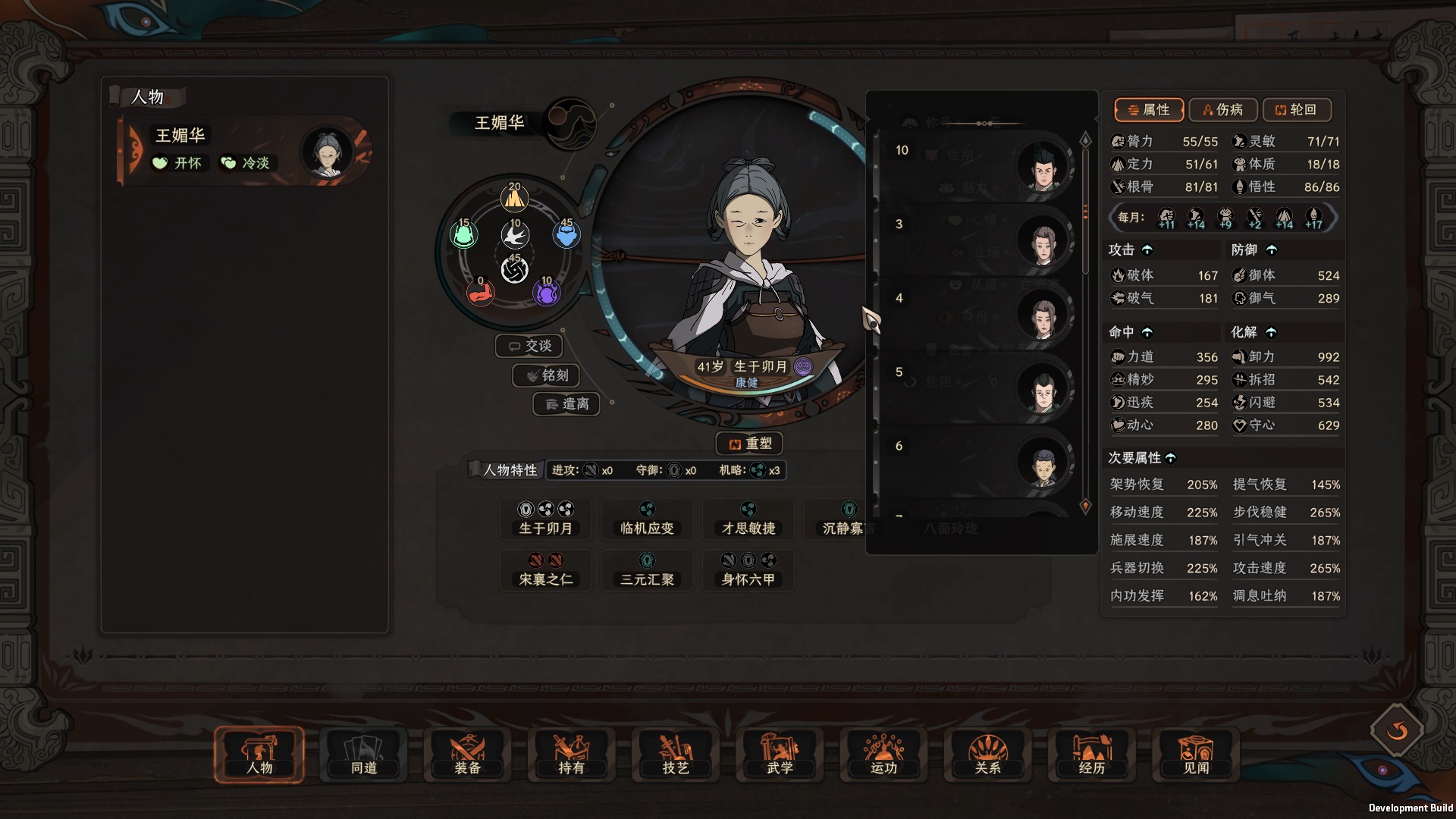Select the 三元汇聚 trait
Screen dimensions: 1456x819
coord(647,570)
